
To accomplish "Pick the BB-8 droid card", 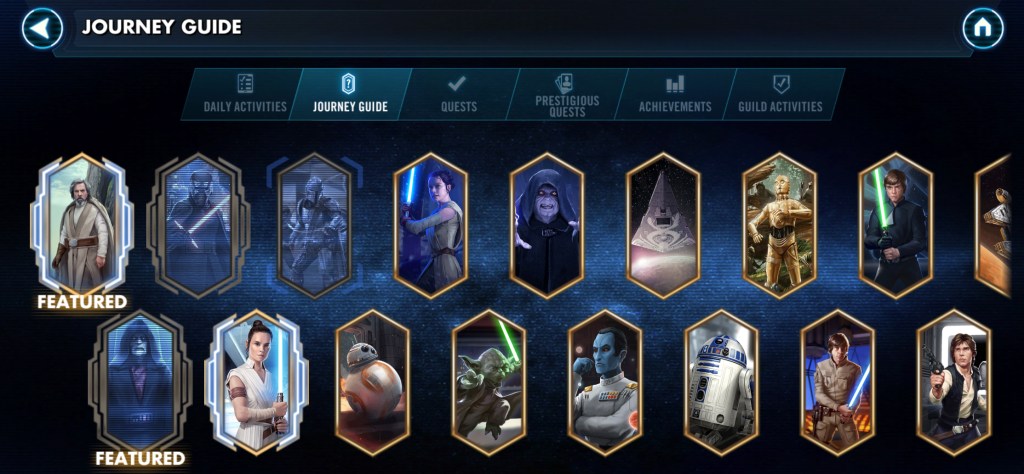I will point(372,382).
